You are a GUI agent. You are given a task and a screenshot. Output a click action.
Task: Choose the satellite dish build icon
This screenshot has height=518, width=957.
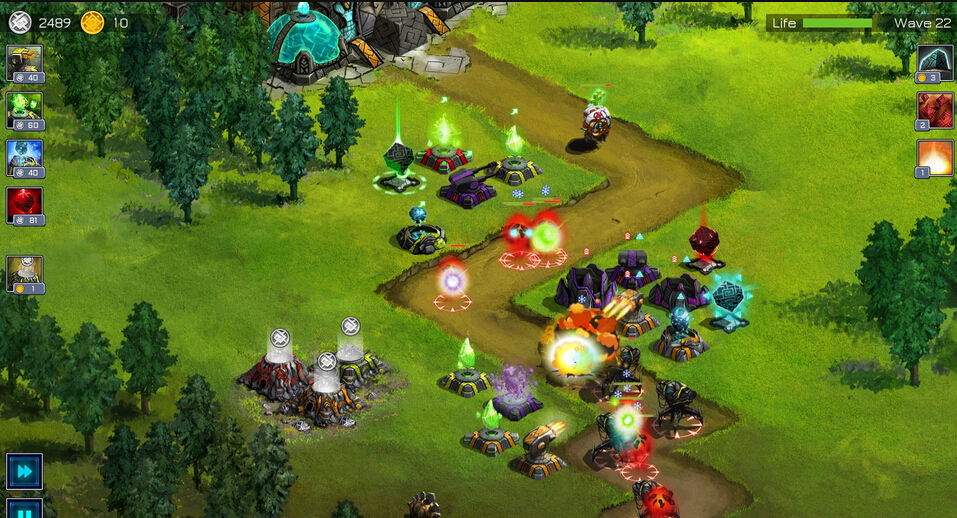pos(24,273)
